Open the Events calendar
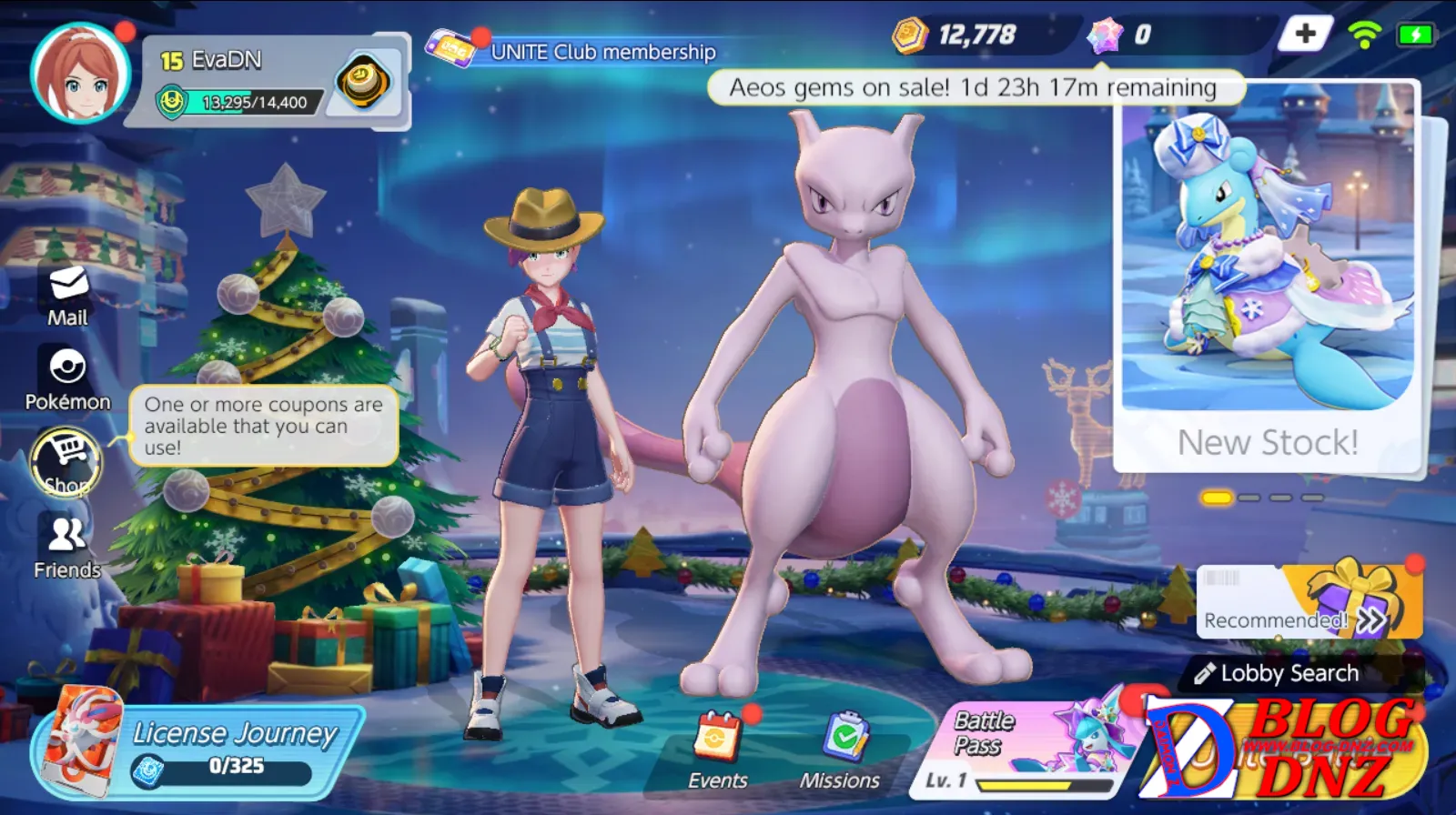1456x815 pixels. [718, 750]
